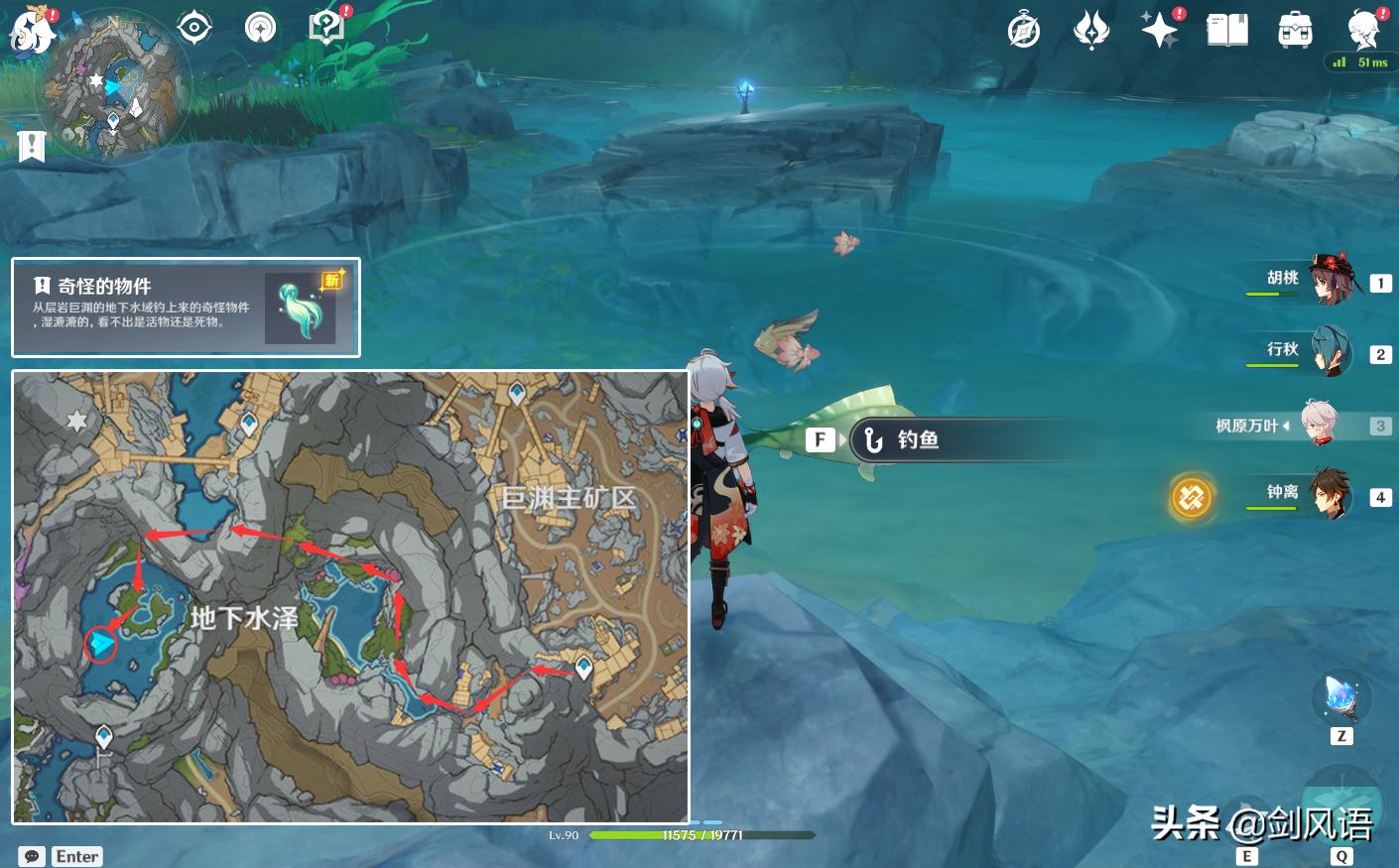
Task: Switch to party member 钟离
Action: pos(1330,495)
